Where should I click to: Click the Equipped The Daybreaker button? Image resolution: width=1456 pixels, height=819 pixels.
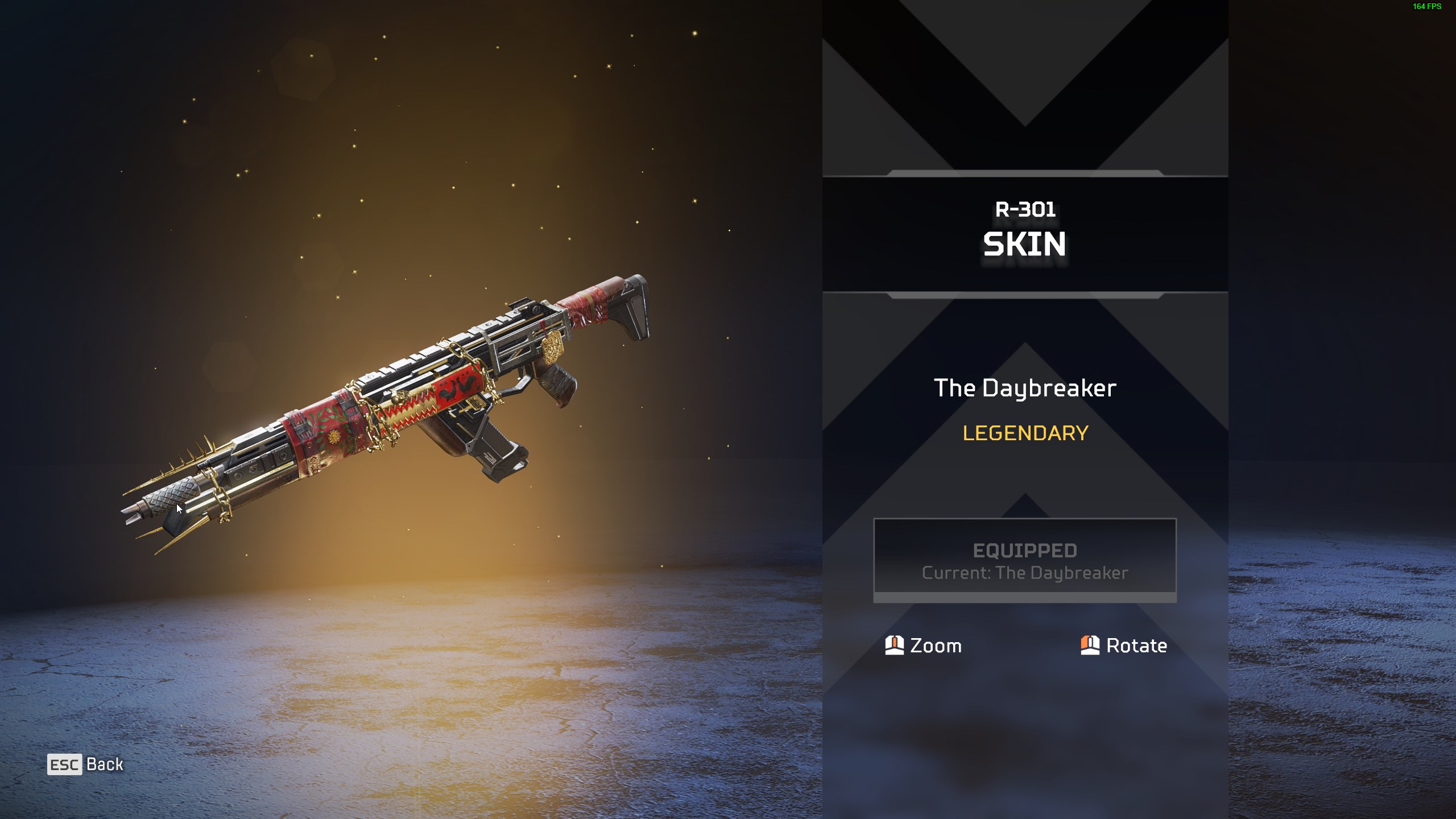1024,560
